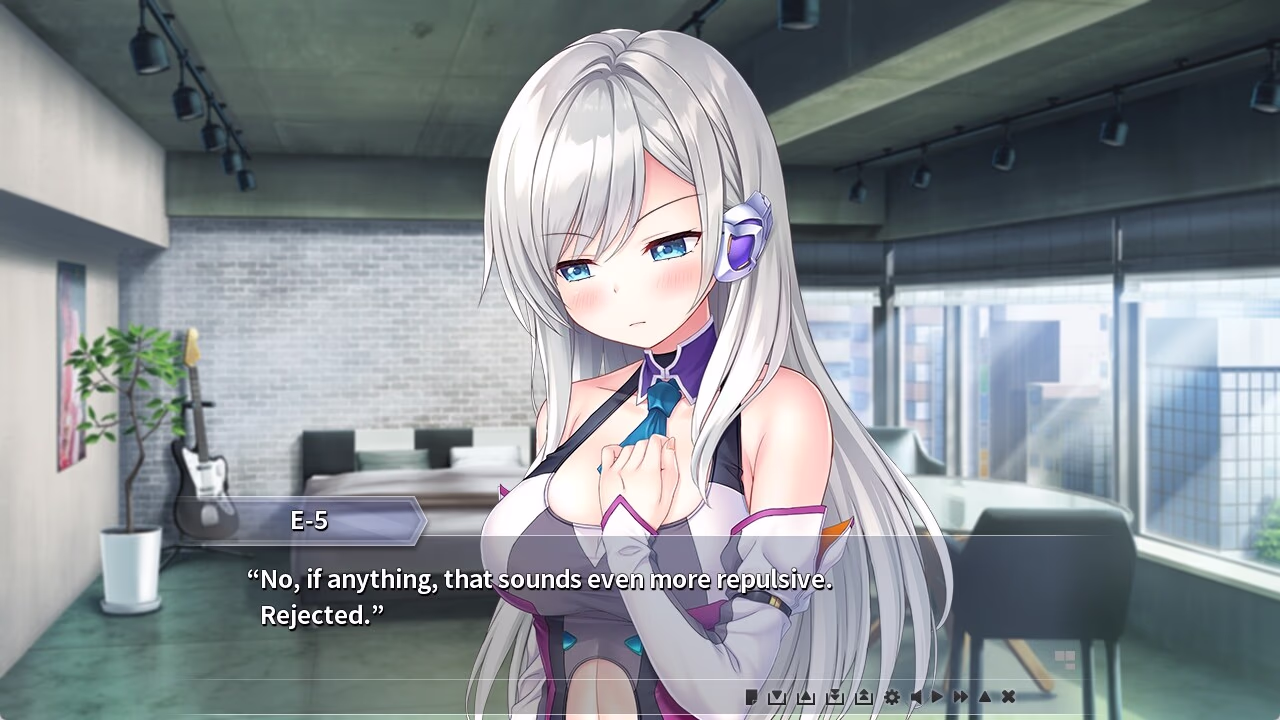Open settings with the gear icon
The height and width of the screenshot is (720, 1280).
pyautogui.click(x=891, y=697)
